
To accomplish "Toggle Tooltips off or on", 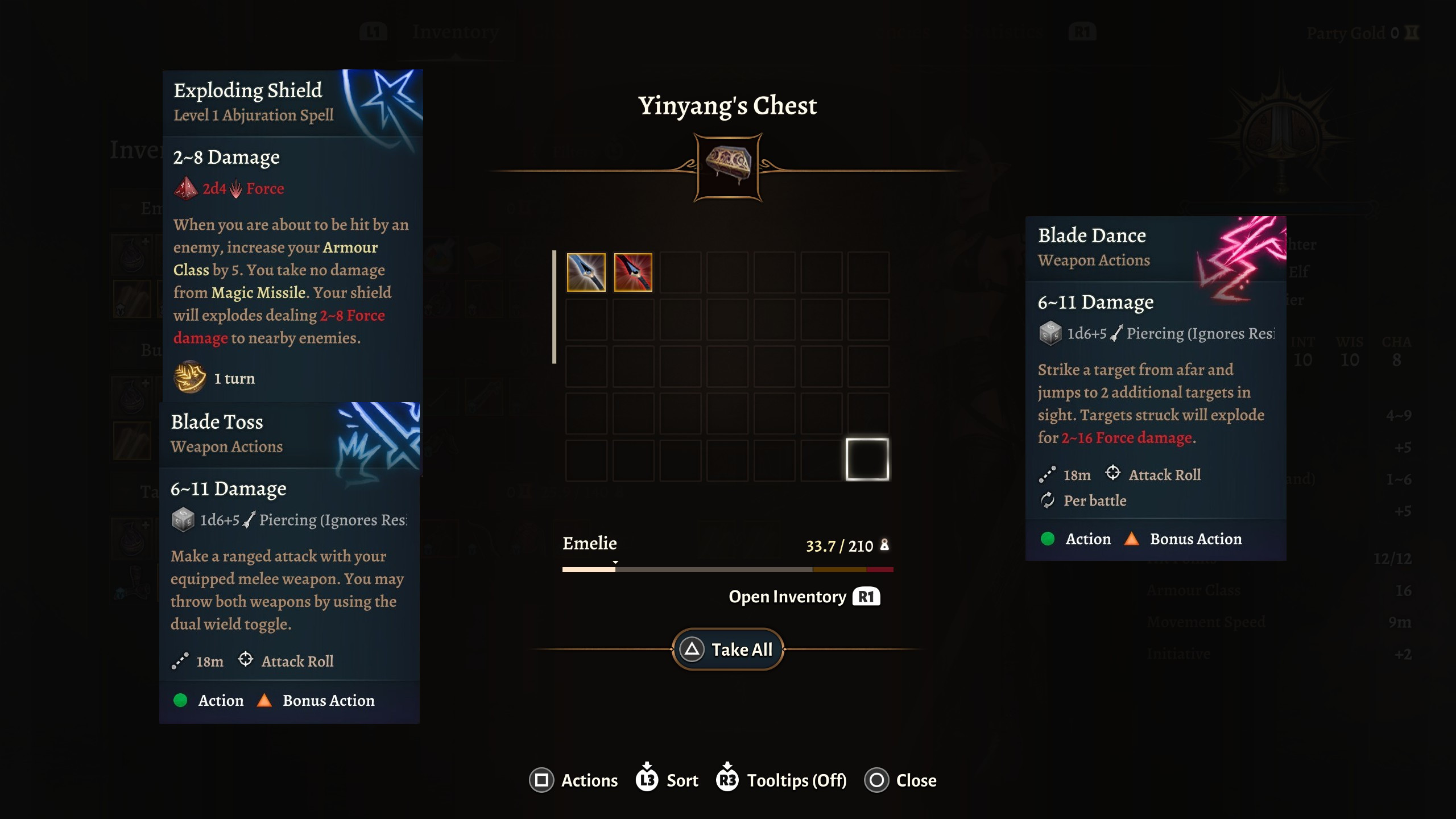I will [x=781, y=780].
